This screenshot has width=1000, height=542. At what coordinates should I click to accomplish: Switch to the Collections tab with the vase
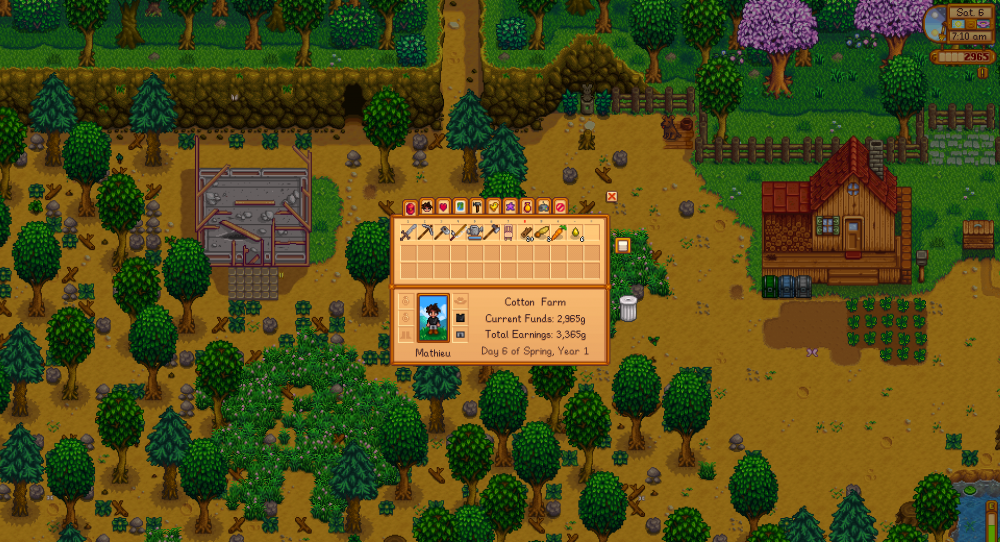point(527,207)
